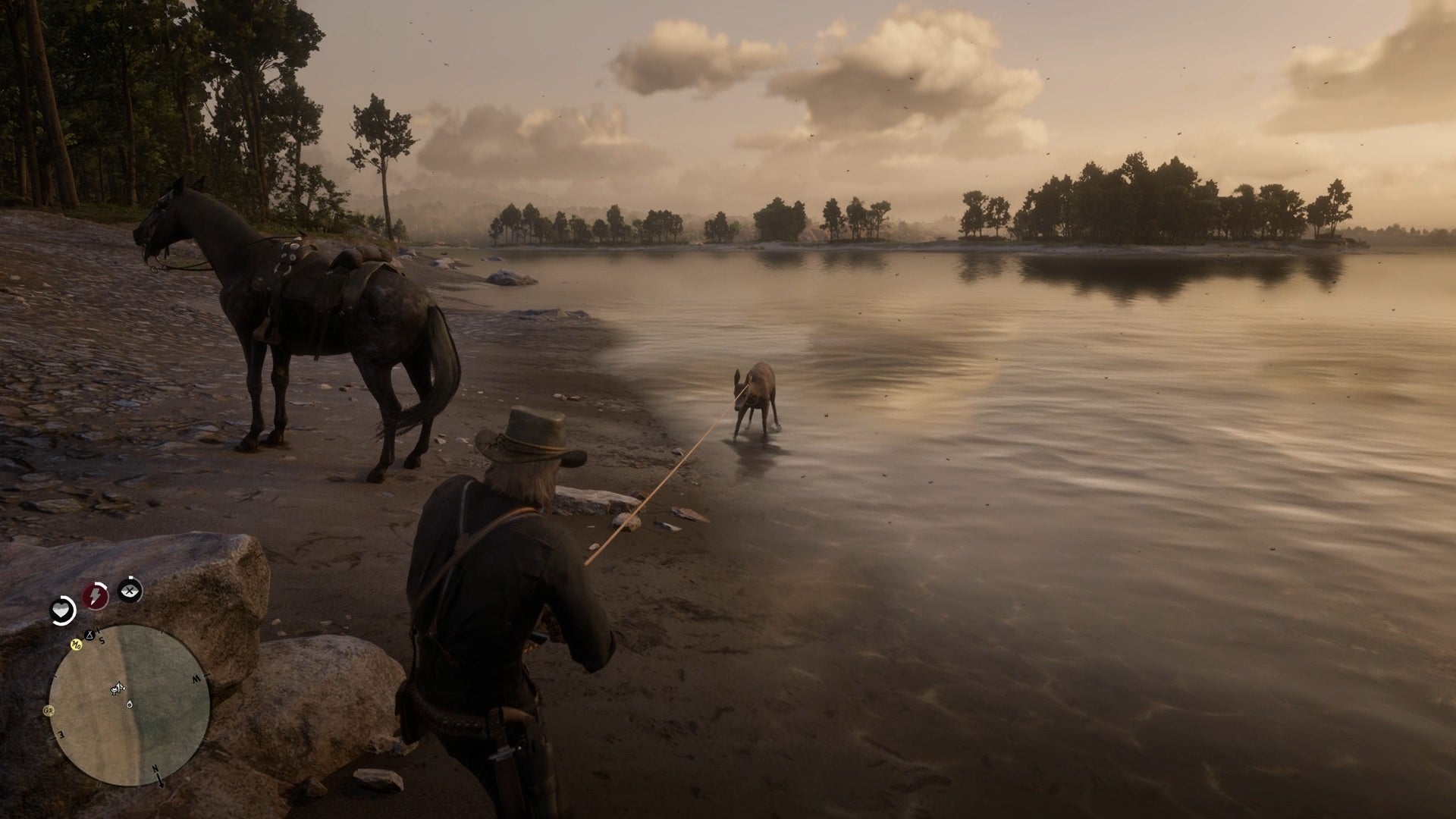This screenshot has width=1456, height=819.
Task: Click the GR waypoint blip on the minimap
Action: tap(49, 711)
